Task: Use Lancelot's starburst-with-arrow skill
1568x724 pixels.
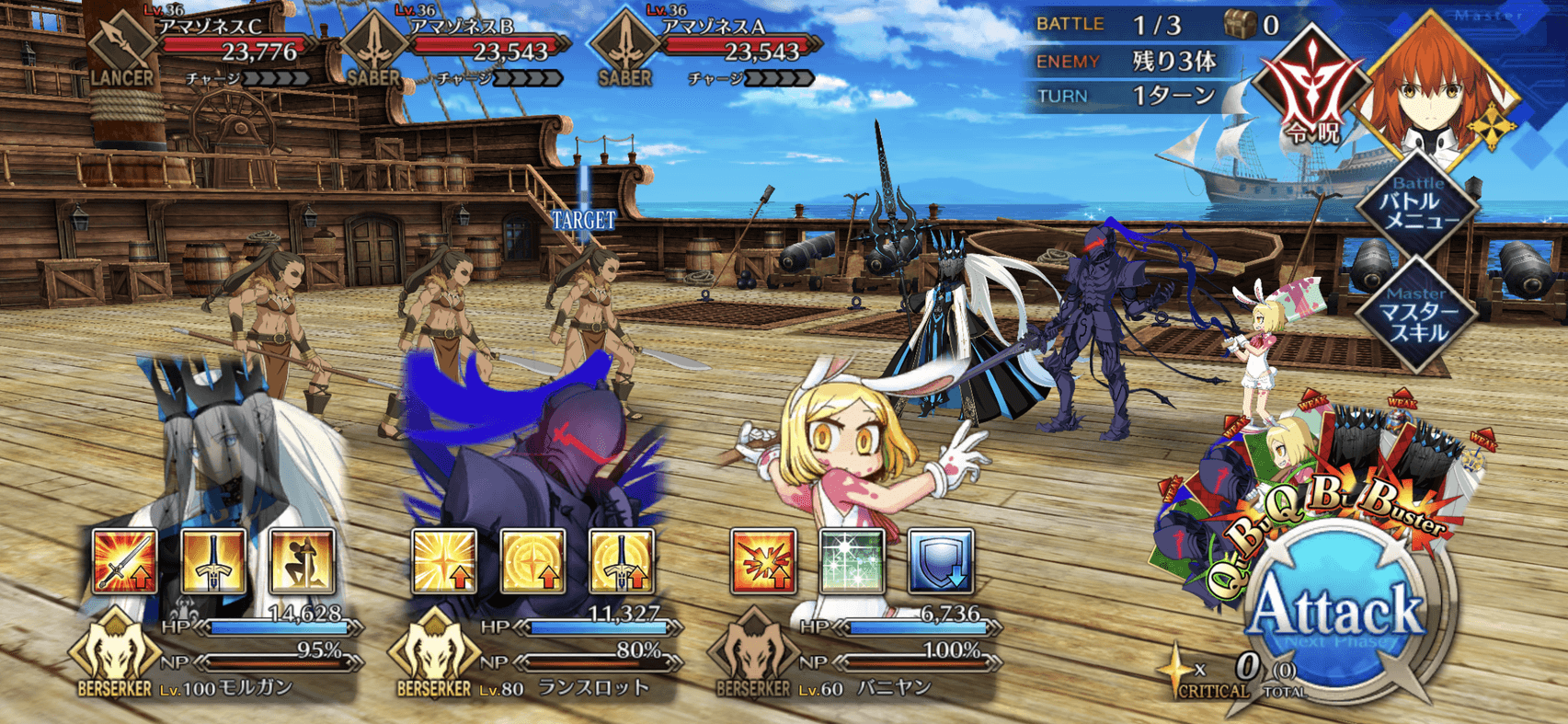Action: [444, 560]
